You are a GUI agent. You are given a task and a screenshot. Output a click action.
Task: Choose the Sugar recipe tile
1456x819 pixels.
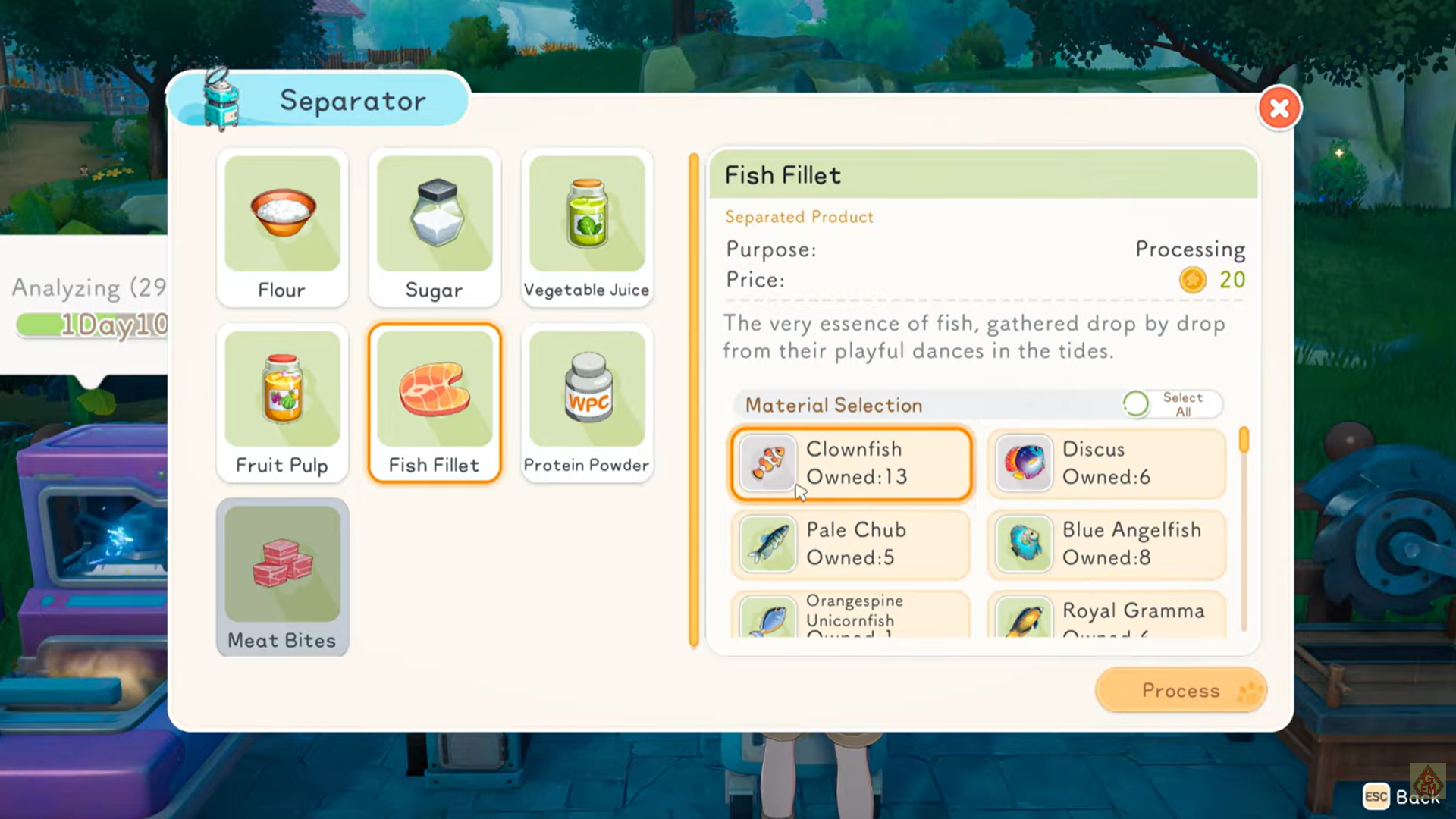pos(435,227)
